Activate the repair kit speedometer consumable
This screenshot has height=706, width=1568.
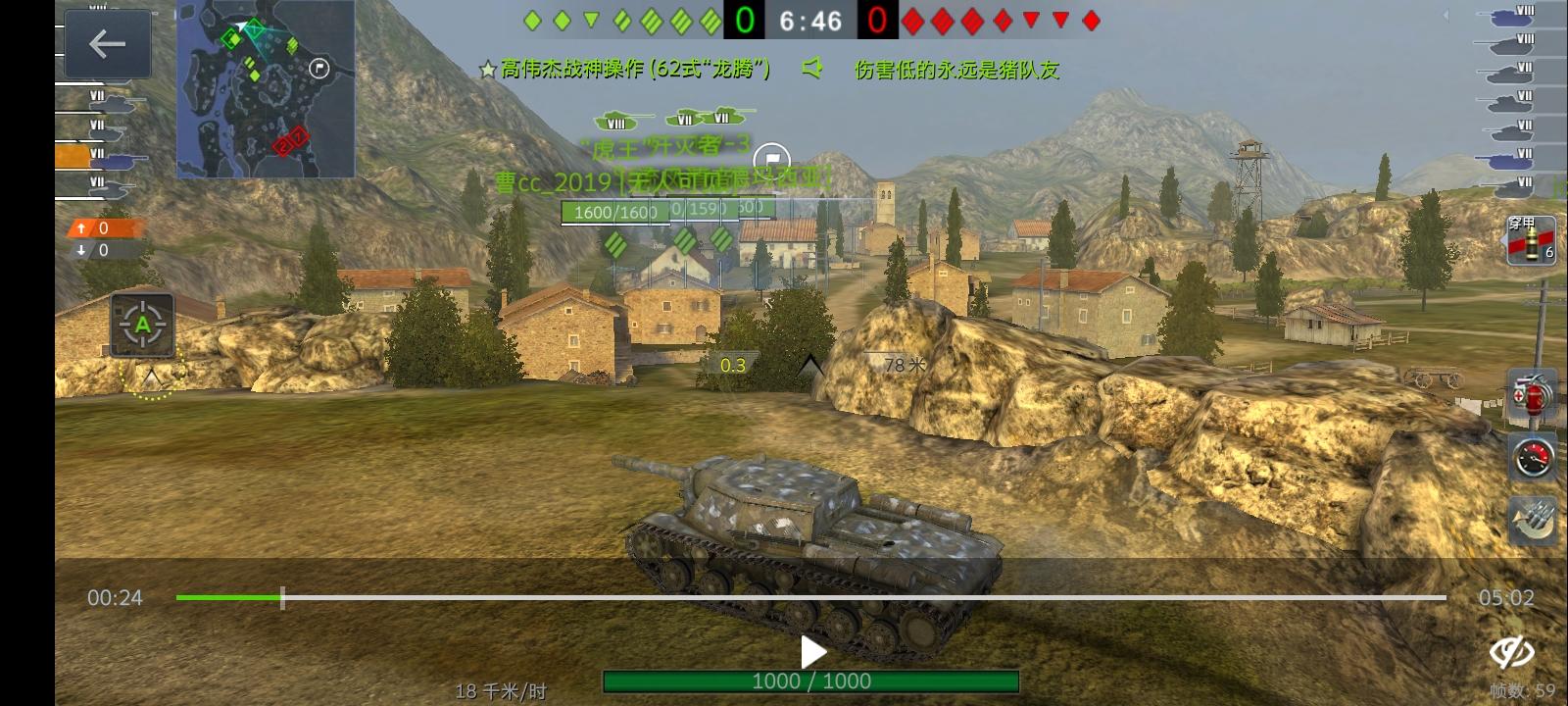1535,456
